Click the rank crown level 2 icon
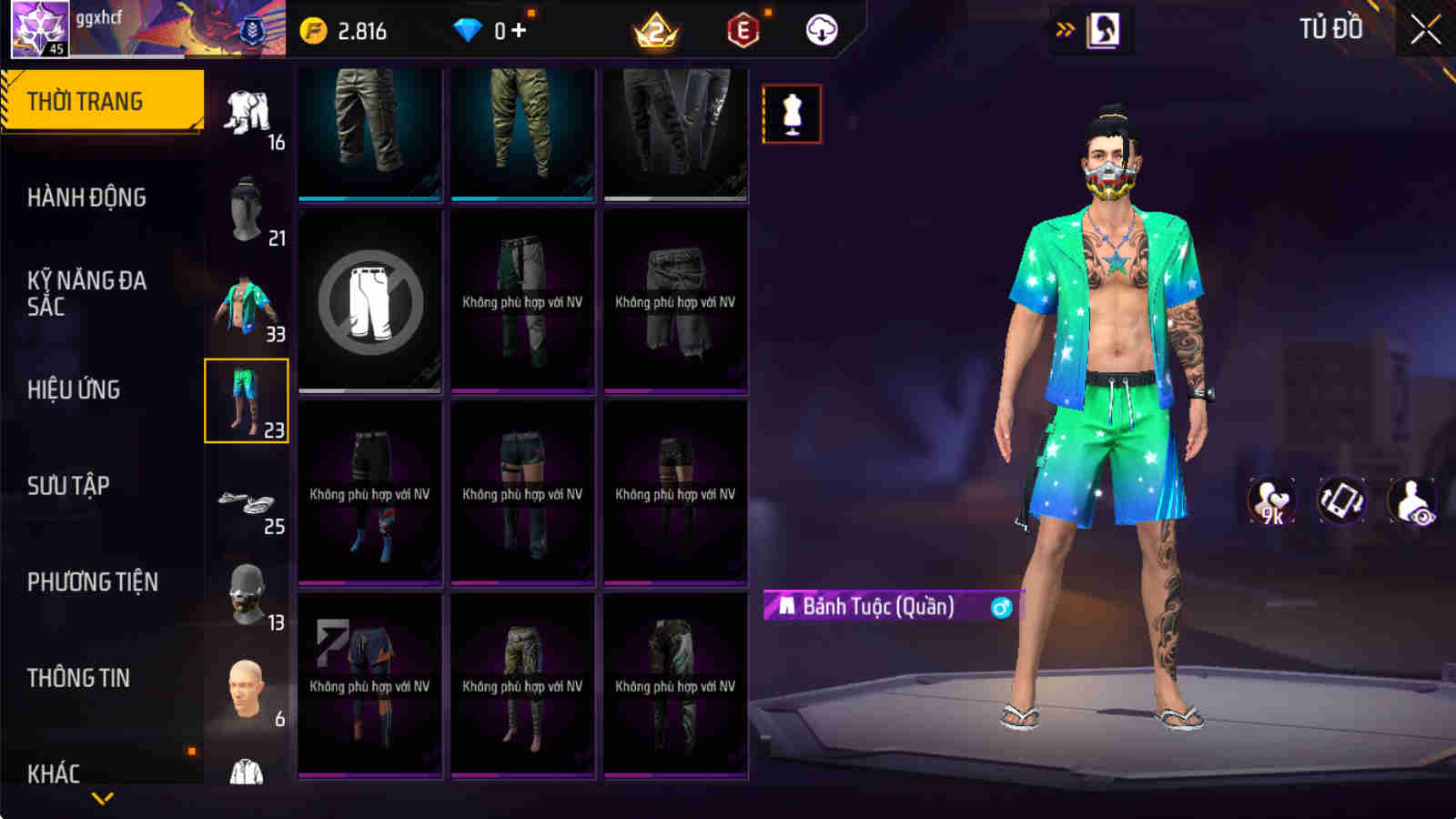 pyautogui.click(x=654, y=29)
